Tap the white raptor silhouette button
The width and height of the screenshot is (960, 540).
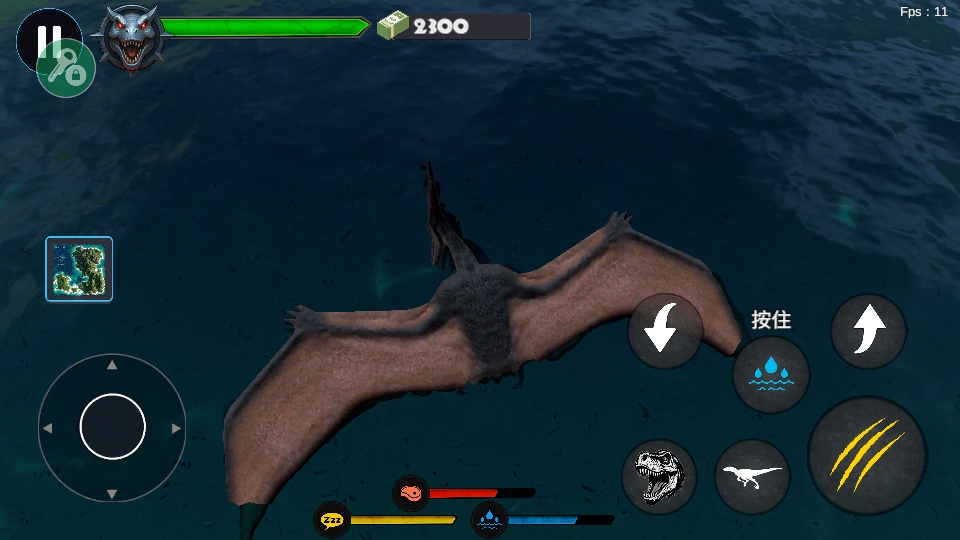pos(753,476)
